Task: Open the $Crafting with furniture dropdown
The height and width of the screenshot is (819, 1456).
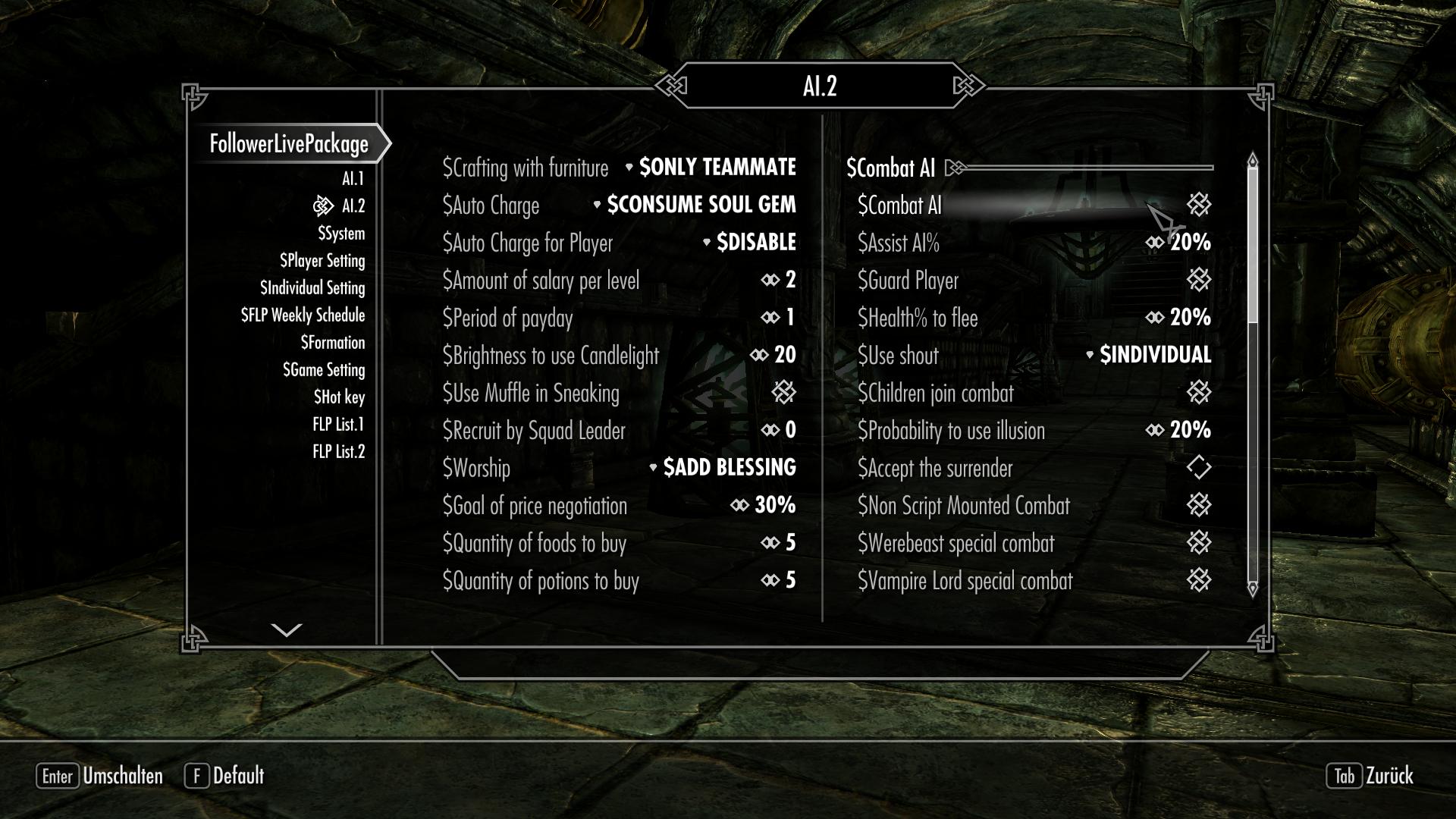Action: (x=717, y=168)
